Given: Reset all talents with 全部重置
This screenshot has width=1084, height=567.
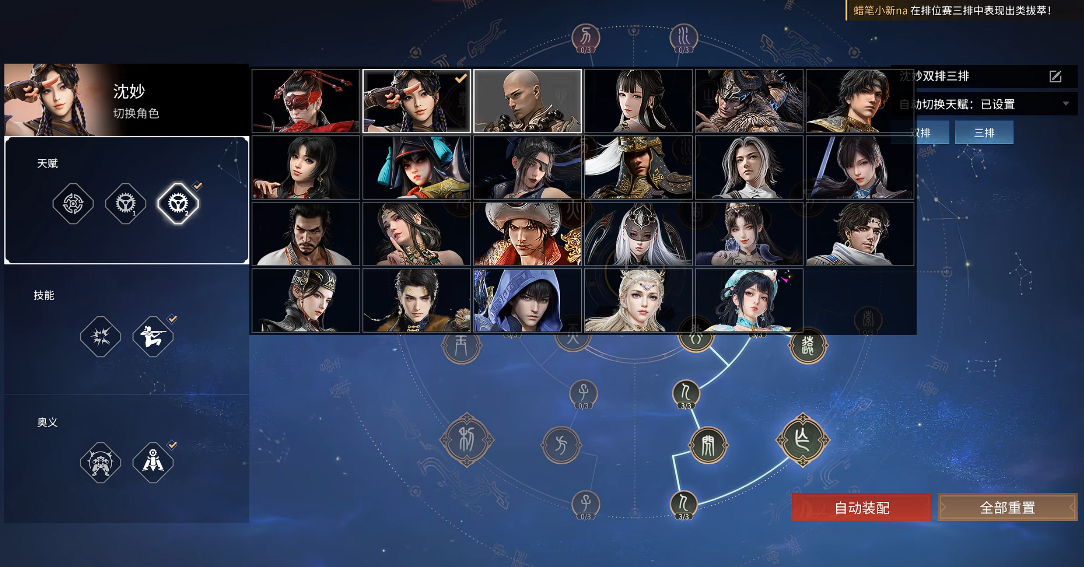Looking at the screenshot, I should click(1007, 507).
